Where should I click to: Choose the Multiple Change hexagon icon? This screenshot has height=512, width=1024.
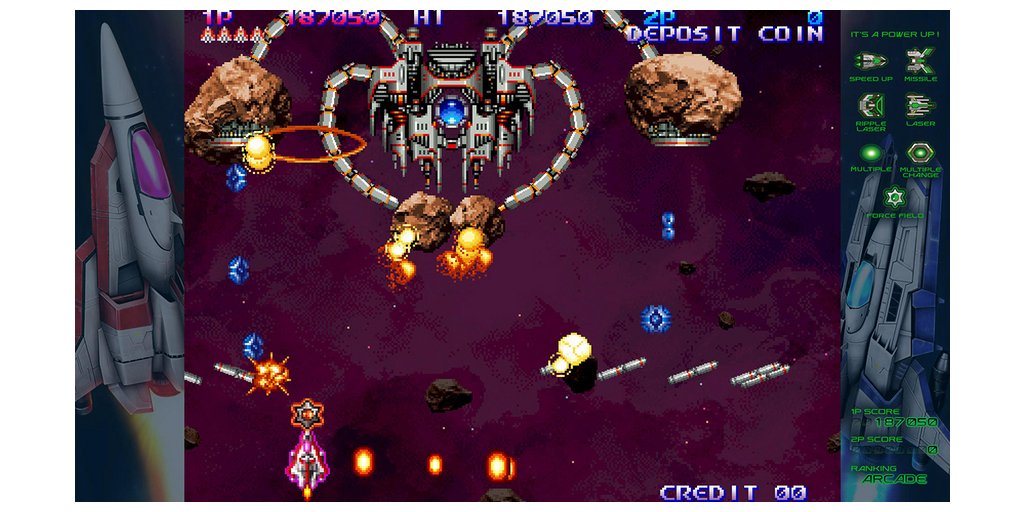pyautogui.click(x=920, y=153)
